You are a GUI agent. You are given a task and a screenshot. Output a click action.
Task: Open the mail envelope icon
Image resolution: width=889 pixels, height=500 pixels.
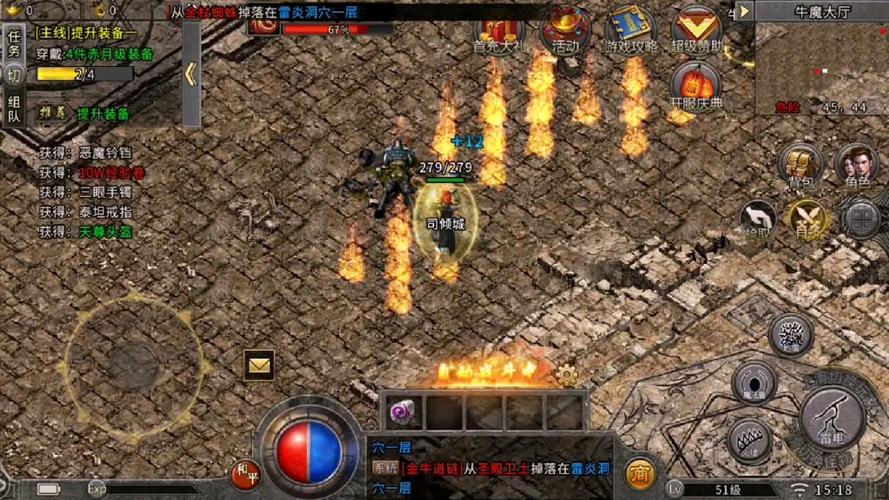[x=259, y=366]
